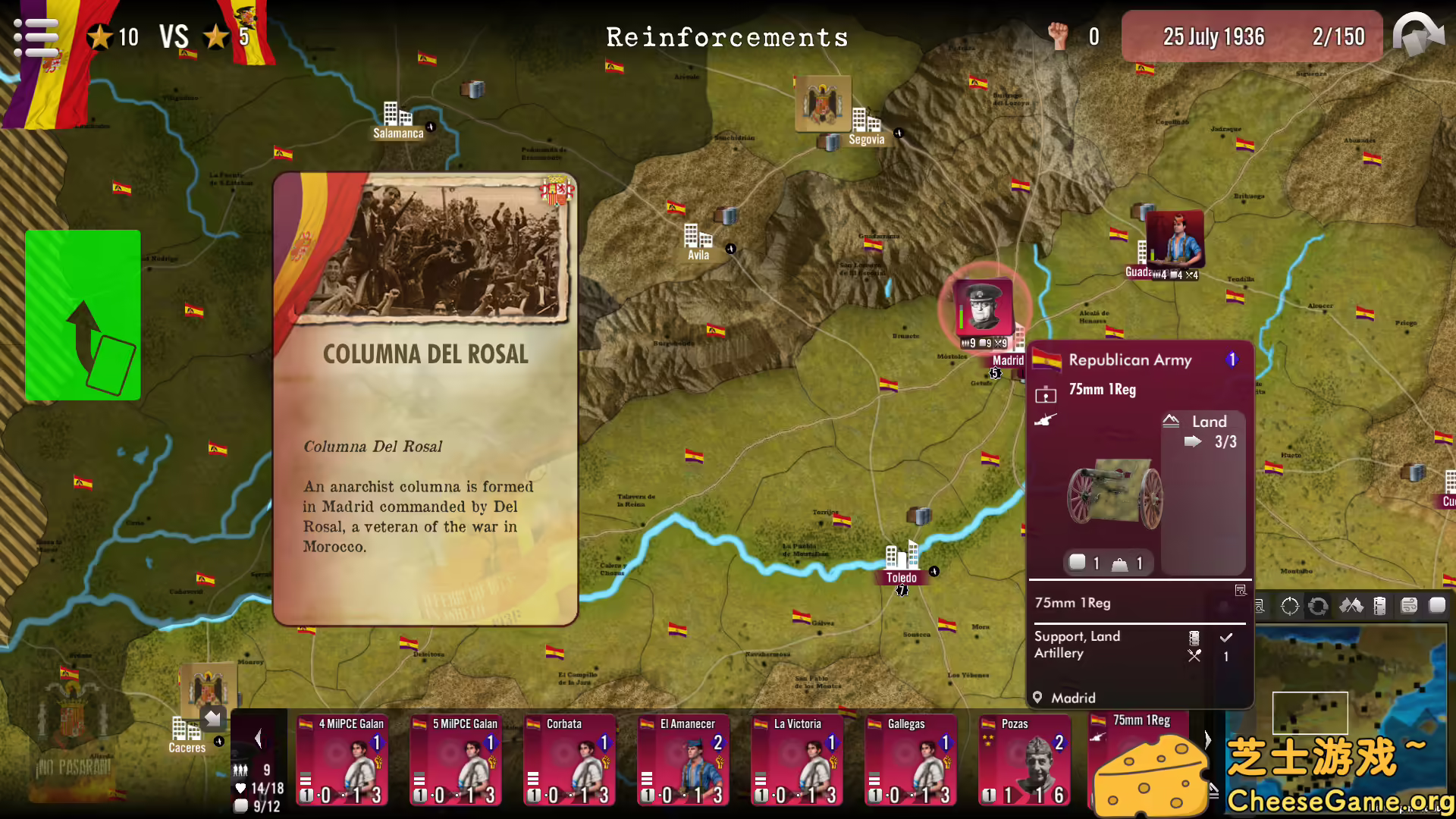Screen dimensions: 1456x819
Task: Click the wind/weather icon in the map toolbar
Action: point(1409,605)
